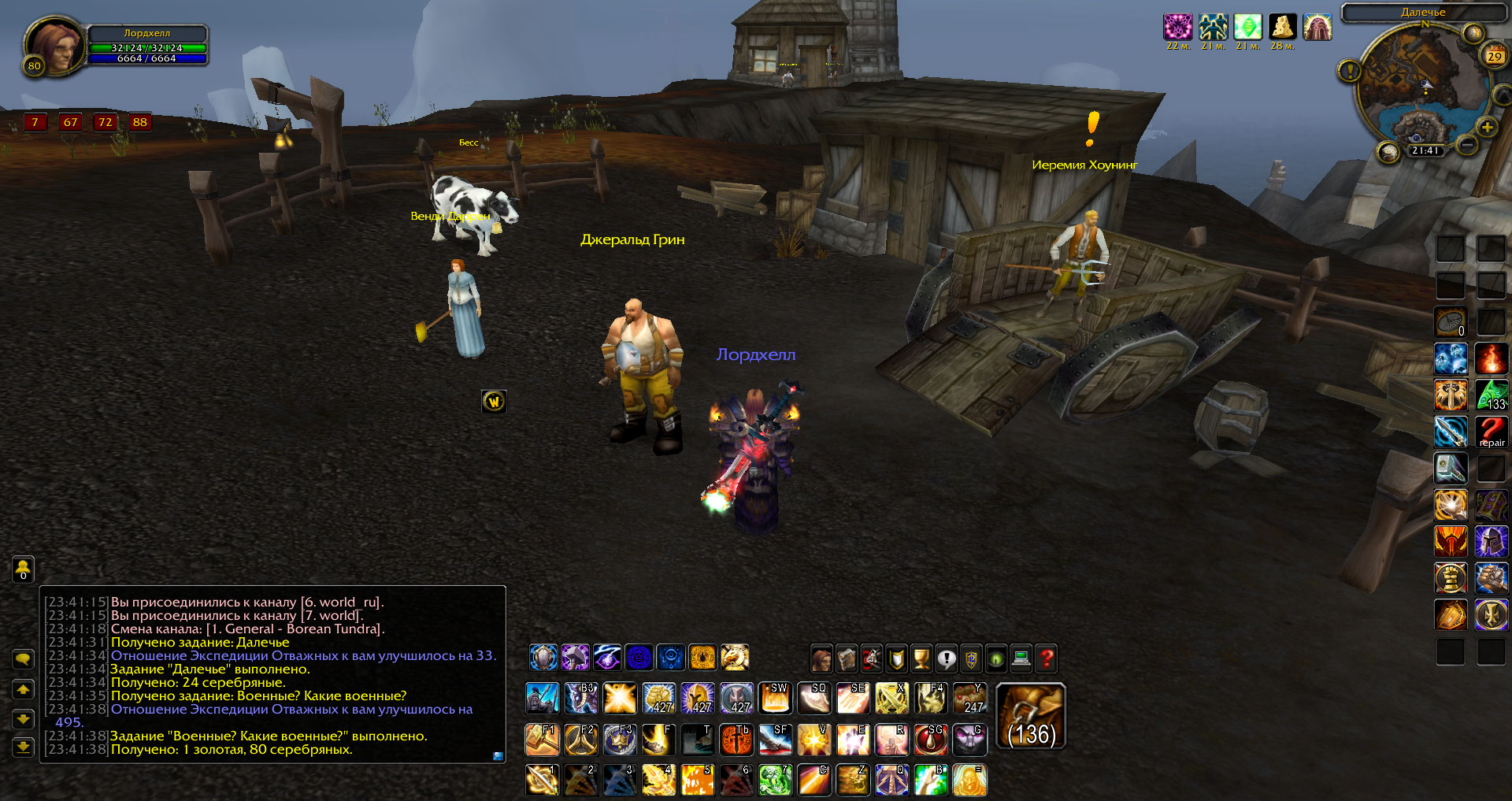Open the game menu computer icon

click(1021, 658)
